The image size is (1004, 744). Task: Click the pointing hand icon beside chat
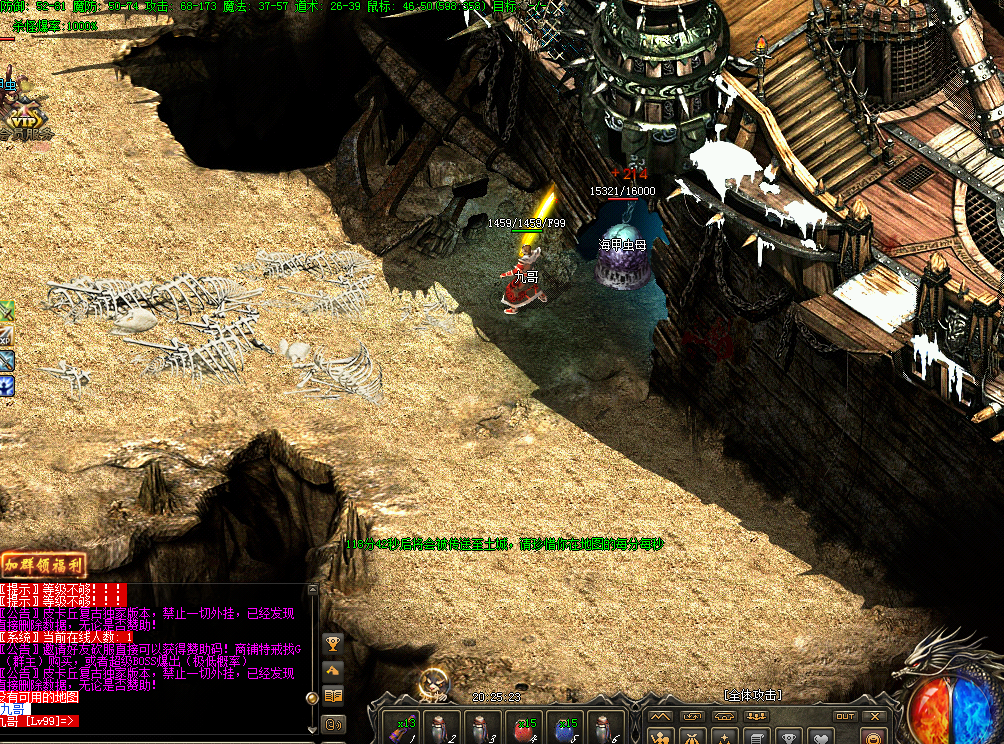pos(334,669)
